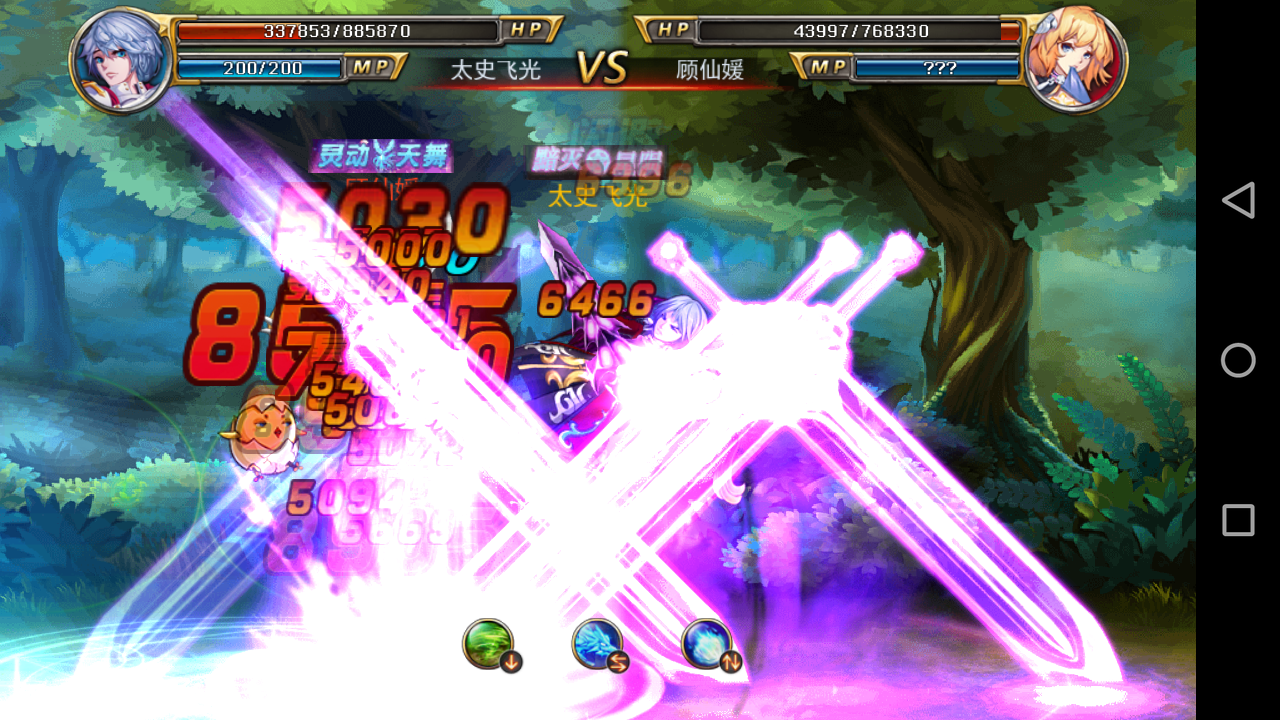Tap the Android back triangle button
The width and height of the screenshot is (1280, 720).
[1238, 200]
